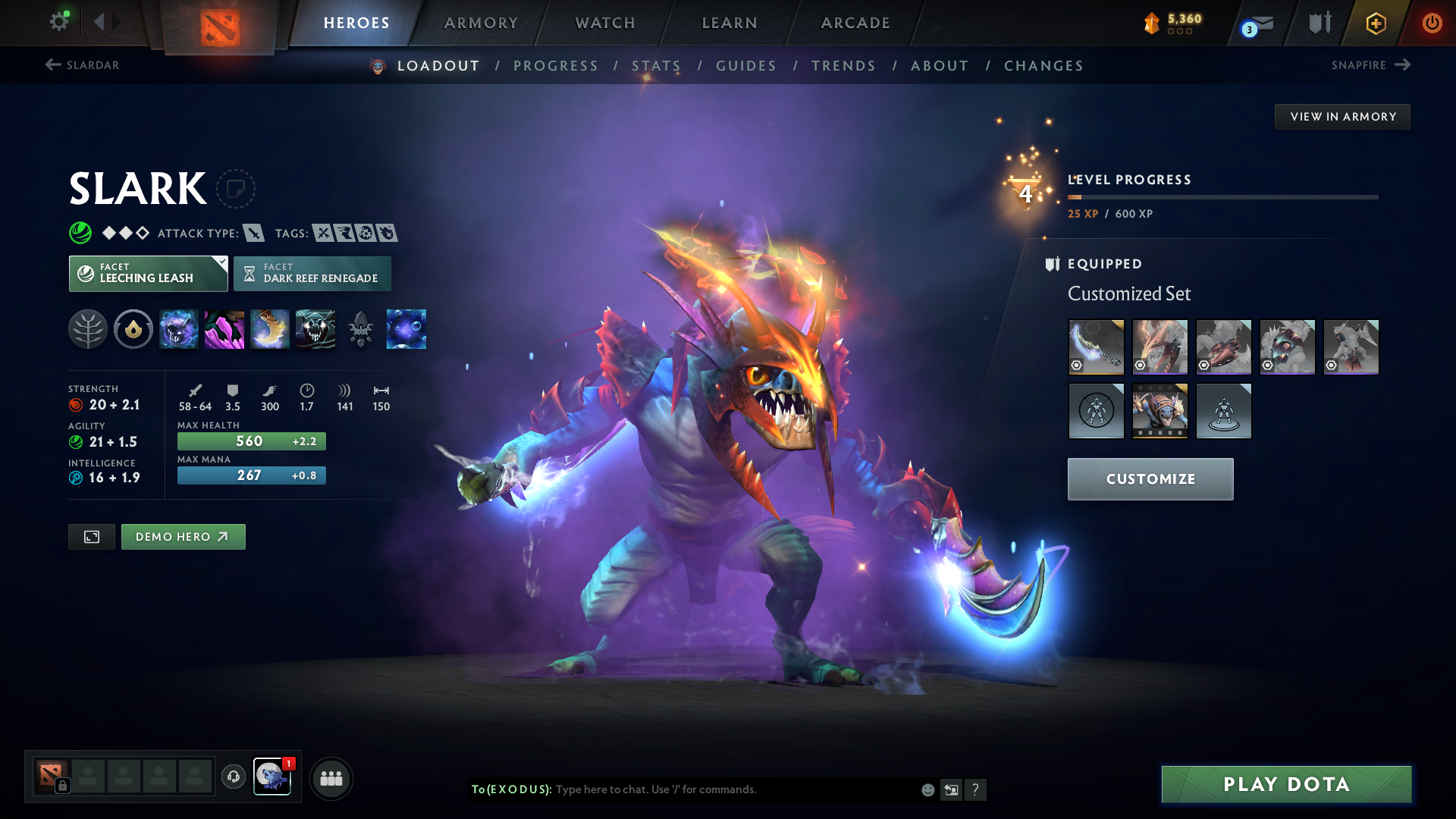Open the Watch tab
This screenshot has height=819, width=1456.
(605, 23)
